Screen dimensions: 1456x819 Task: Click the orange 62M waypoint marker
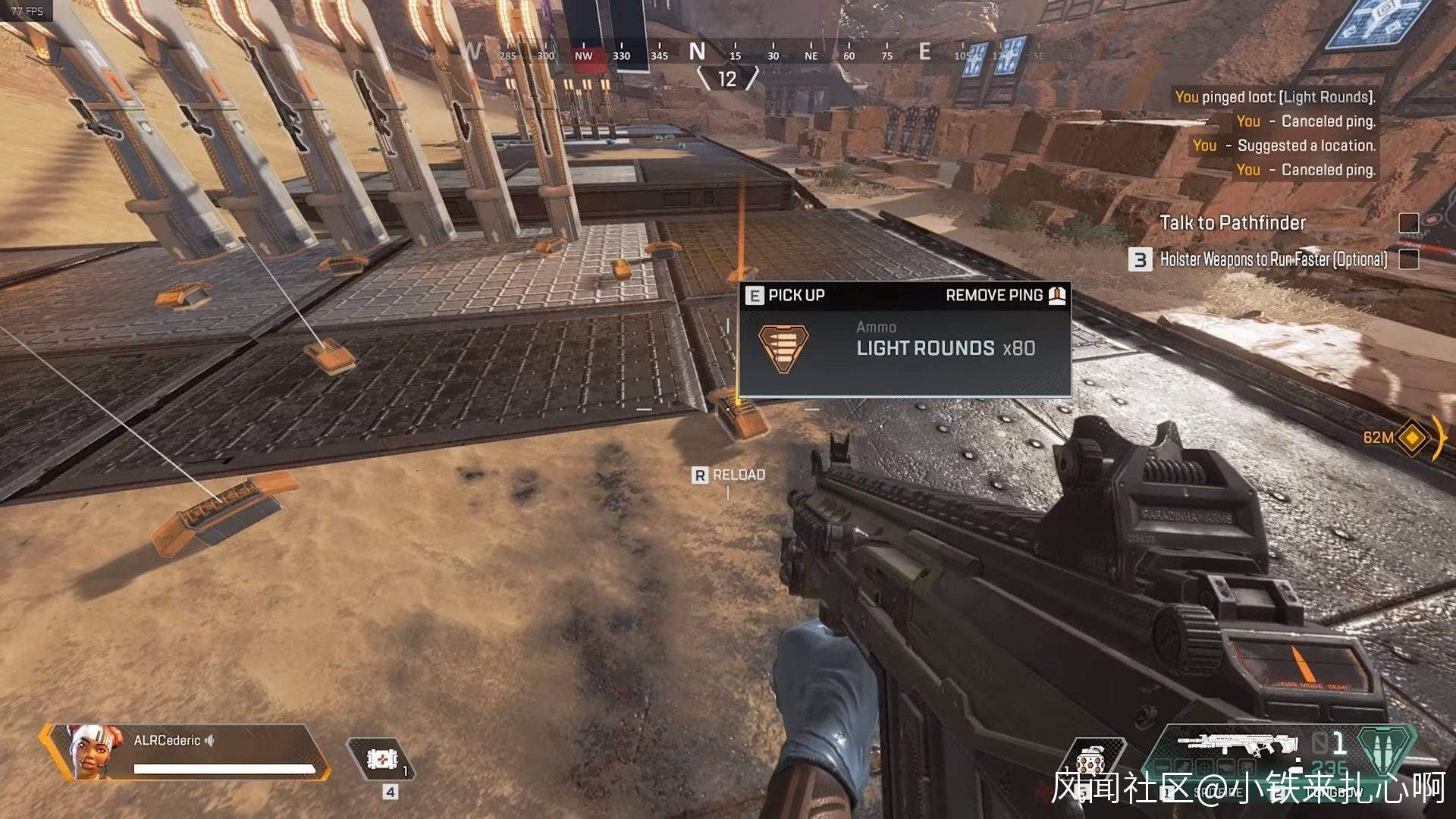(x=1412, y=438)
